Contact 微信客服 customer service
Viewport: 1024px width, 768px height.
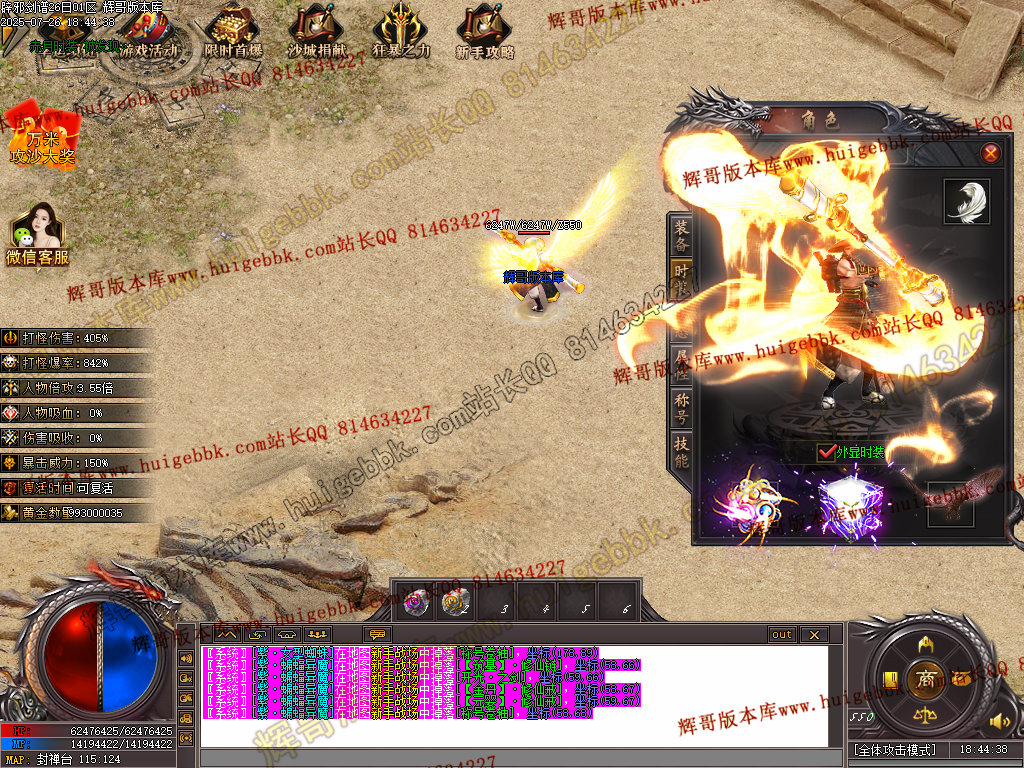pyautogui.click(x=37, y=235)
